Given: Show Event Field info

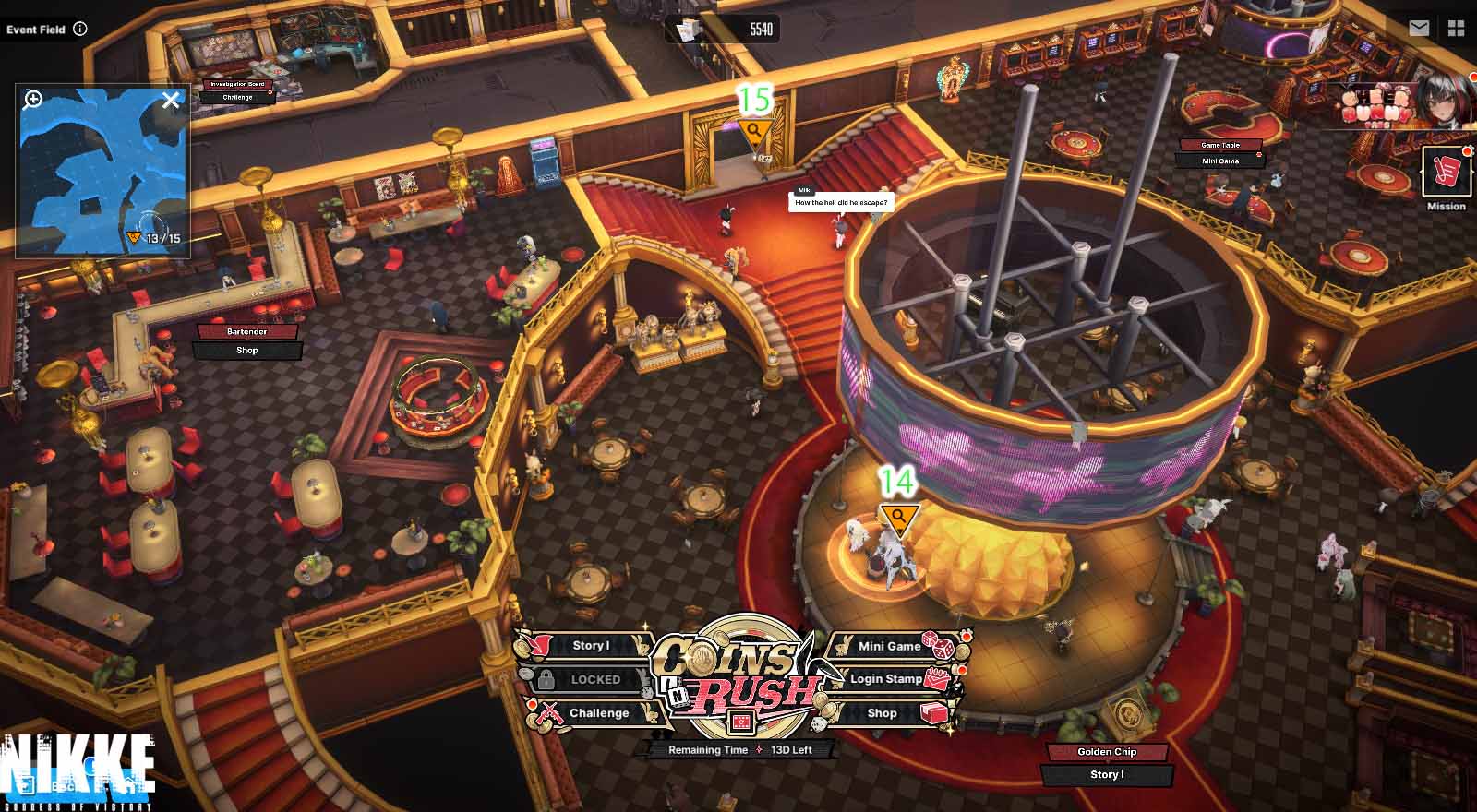Looking at the screenshot, I should (80, 29).
